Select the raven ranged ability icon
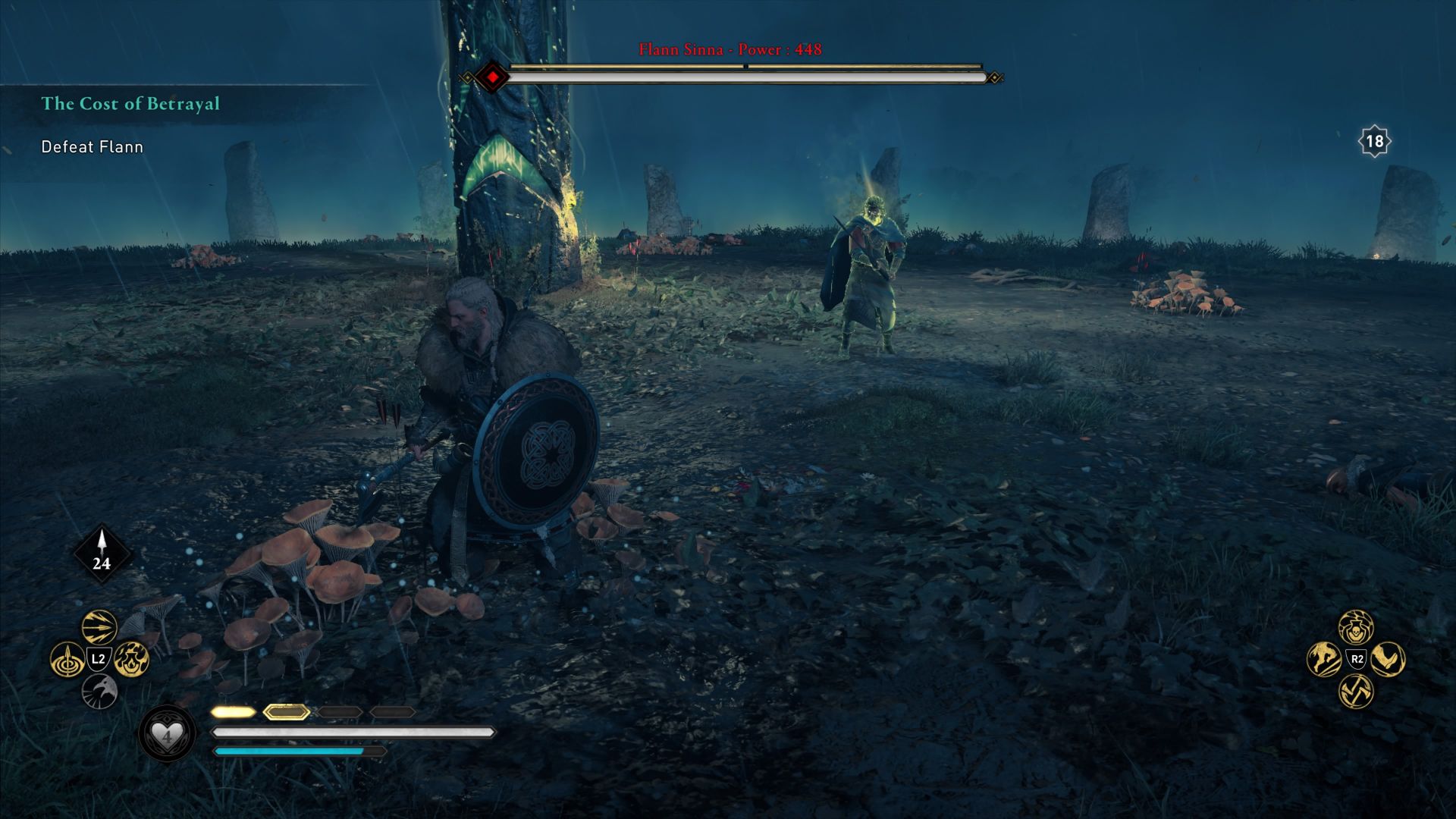 tap(99, 690)
